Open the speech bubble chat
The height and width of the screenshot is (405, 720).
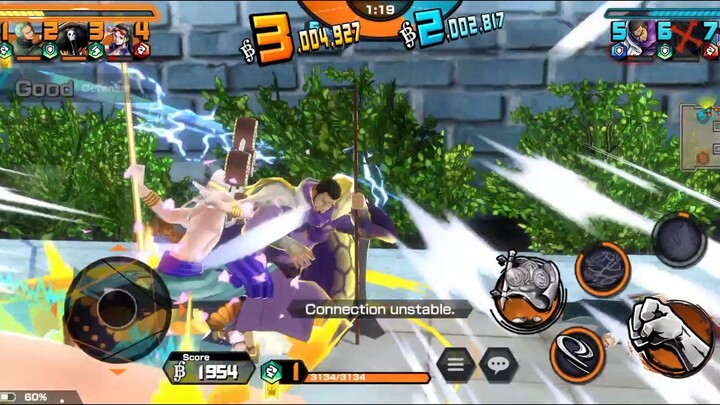tap(498, 364)
